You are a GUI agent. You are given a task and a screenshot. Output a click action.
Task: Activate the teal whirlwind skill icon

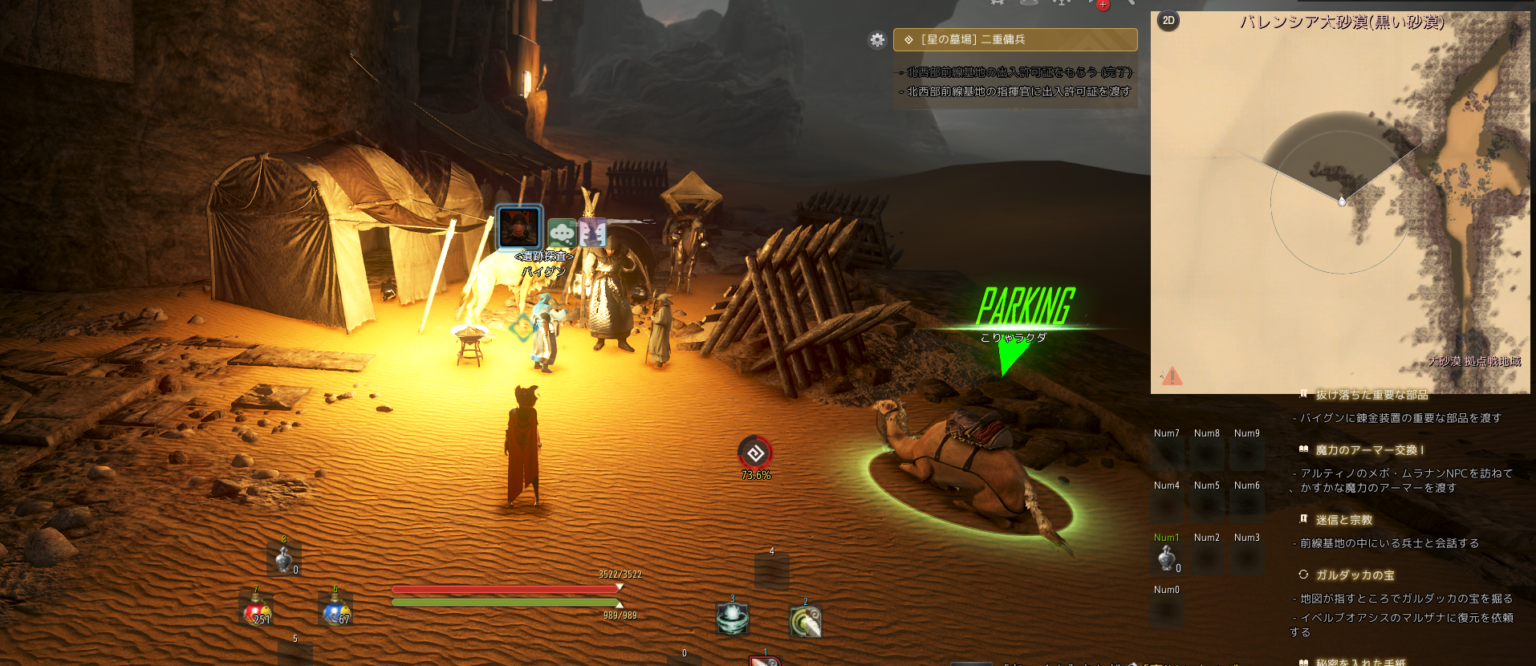732,619
